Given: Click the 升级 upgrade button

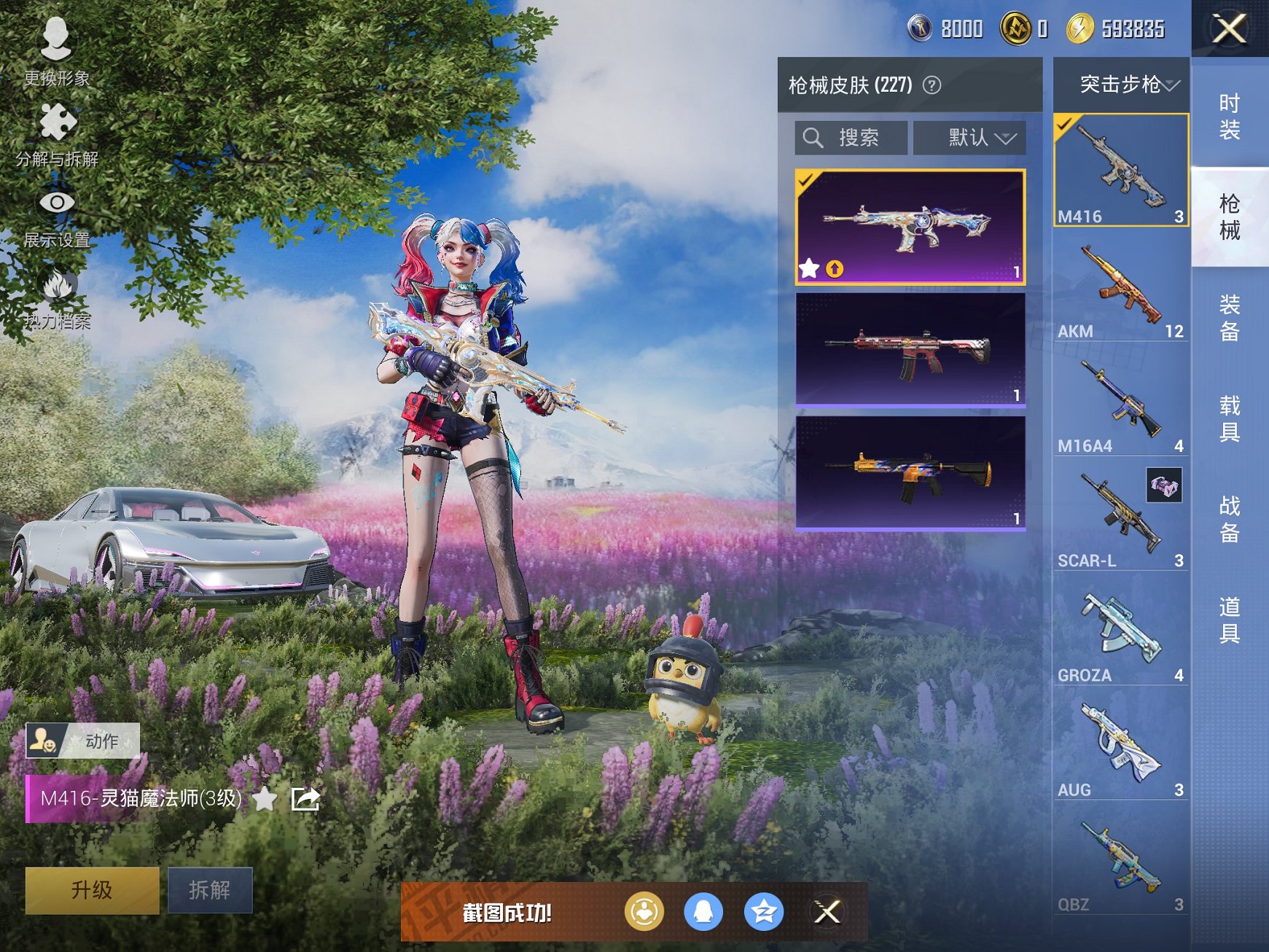Looking at the screenshot, I should coord(92,889).
